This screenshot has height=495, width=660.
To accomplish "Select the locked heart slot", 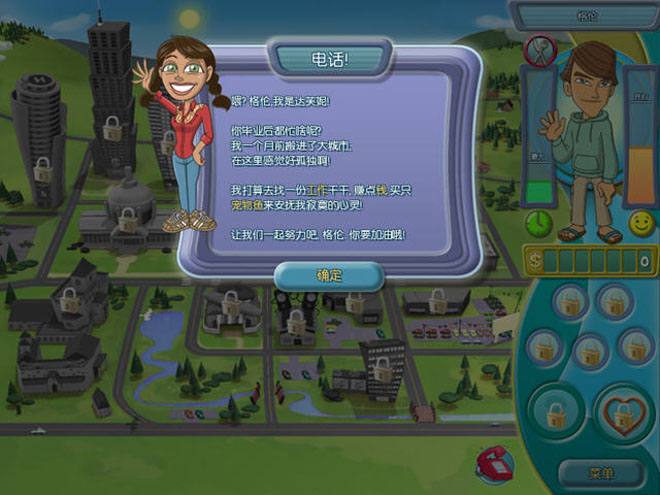I will pyautogui.click(x=623, y=413).
